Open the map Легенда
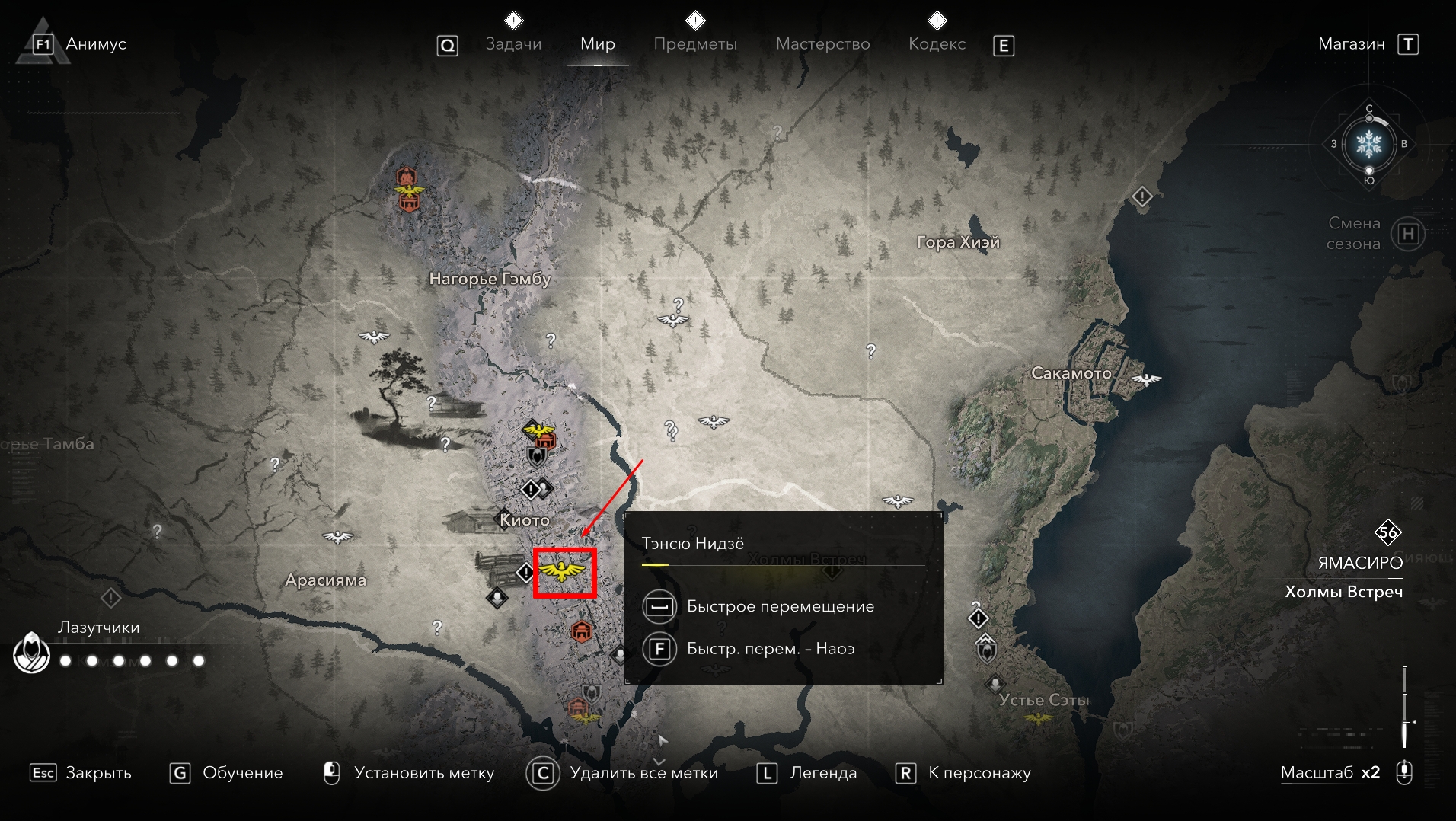The height and width of the screenshot is (821, 1456). [822, 773]
